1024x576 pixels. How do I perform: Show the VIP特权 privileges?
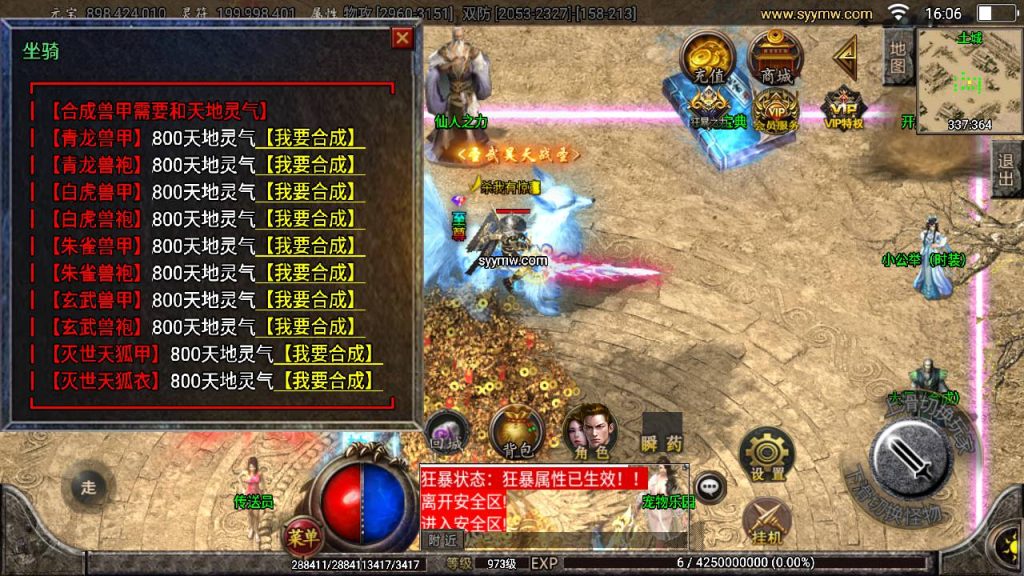click(x=841, y=110)
